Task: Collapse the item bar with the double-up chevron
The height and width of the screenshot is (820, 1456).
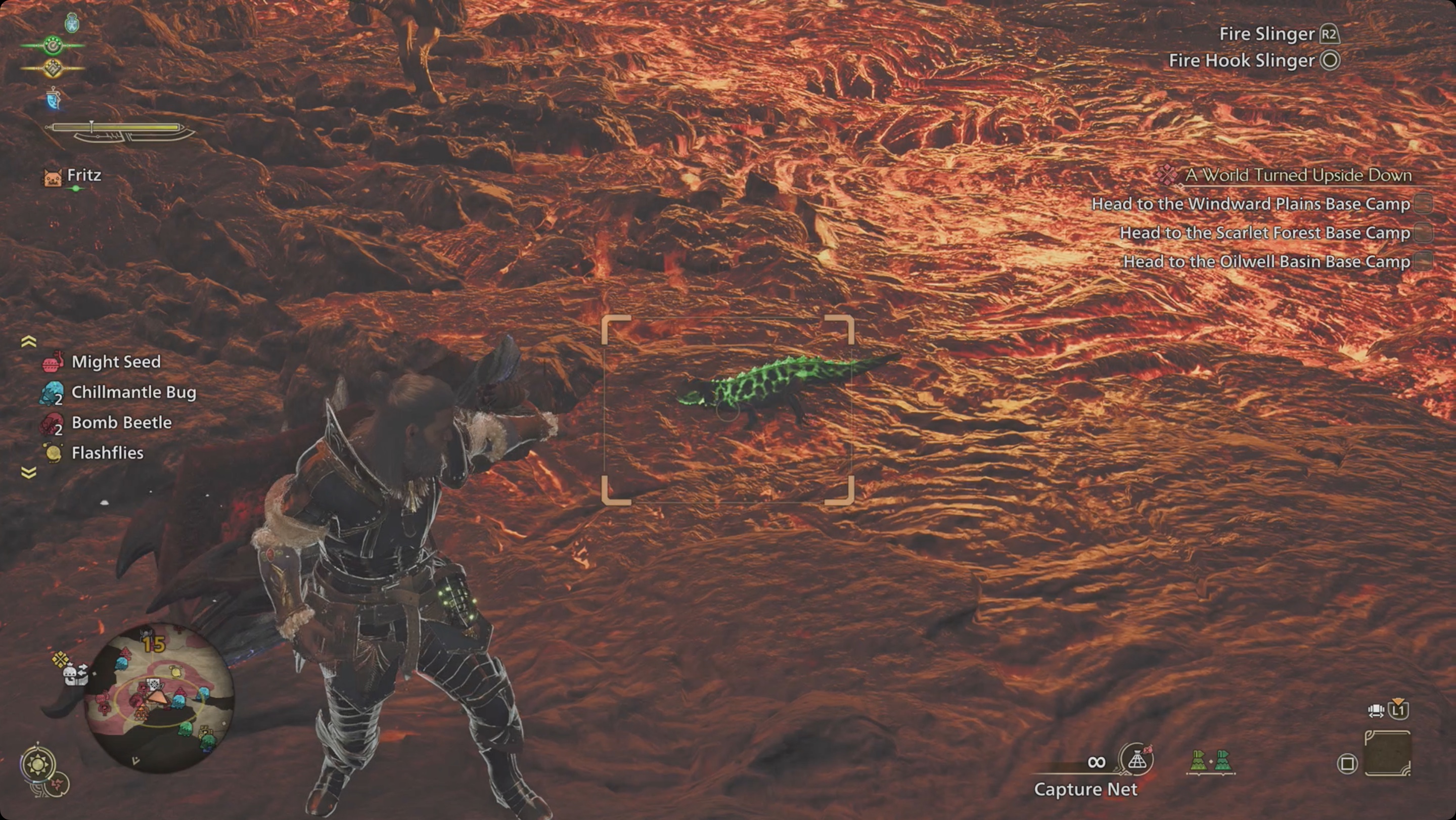Action: (x=28, y=340)
